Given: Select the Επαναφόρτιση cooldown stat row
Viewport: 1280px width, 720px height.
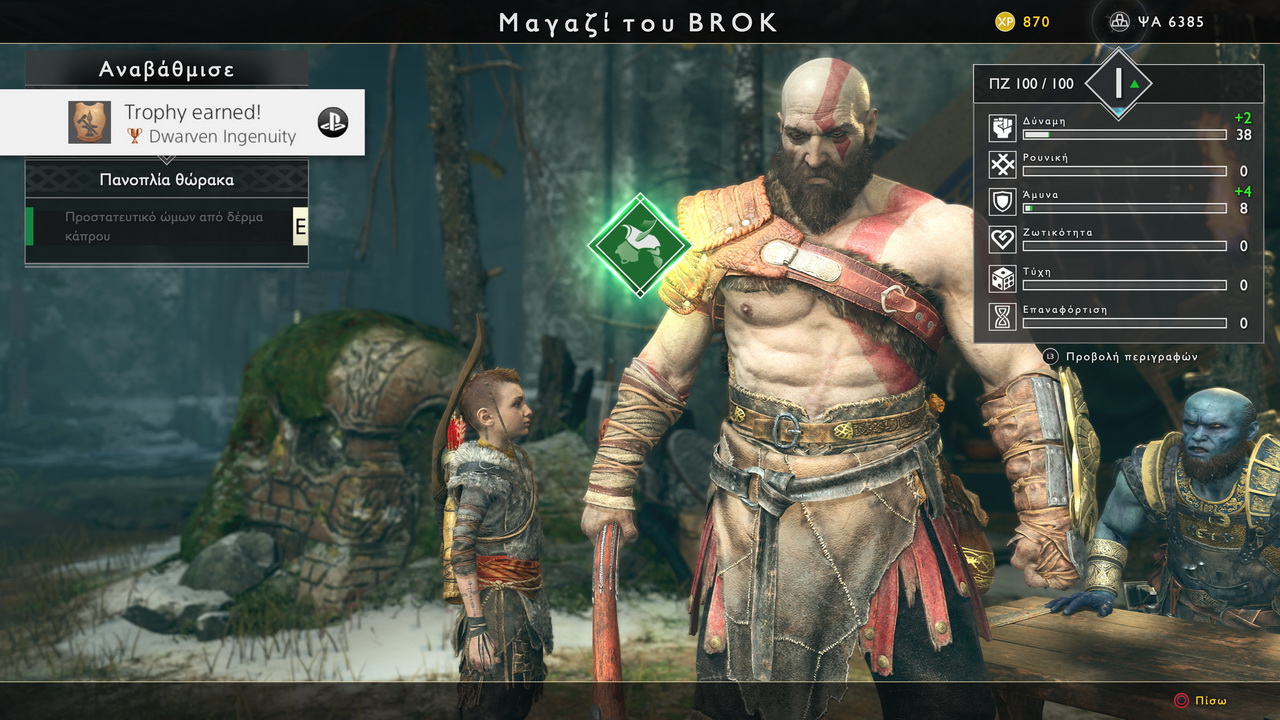Looking at the screenshot, I should [x=1118, y=317].
